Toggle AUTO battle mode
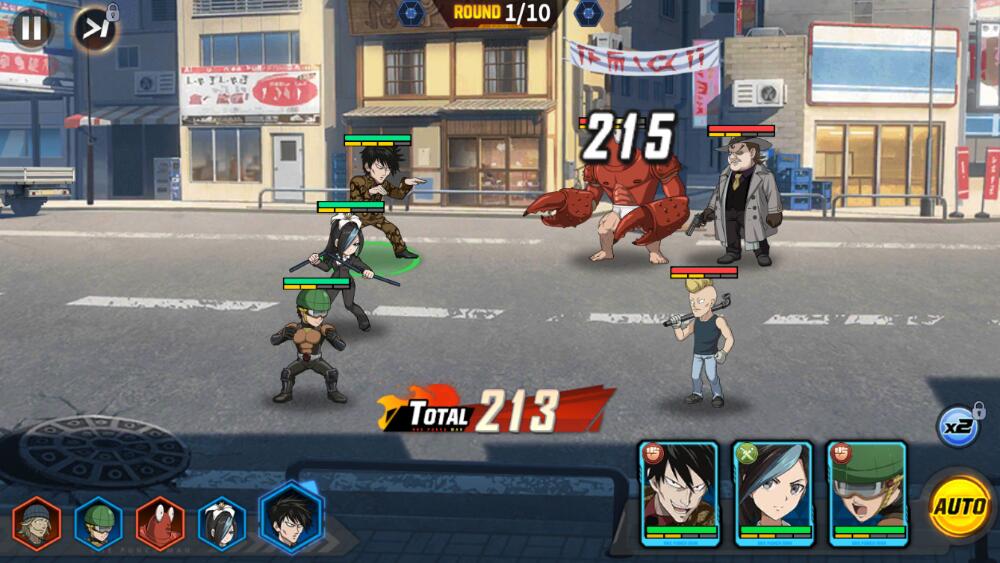The height and width of the screenshot is (563, 1000). tap(959, 505)
